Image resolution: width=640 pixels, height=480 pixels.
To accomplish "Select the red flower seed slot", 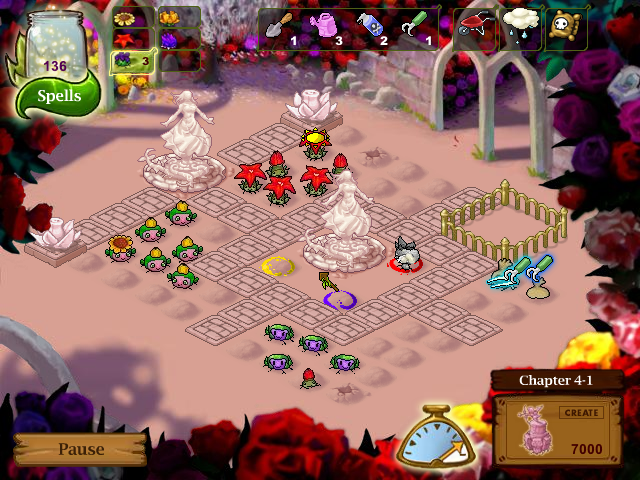I will (126, 39).
